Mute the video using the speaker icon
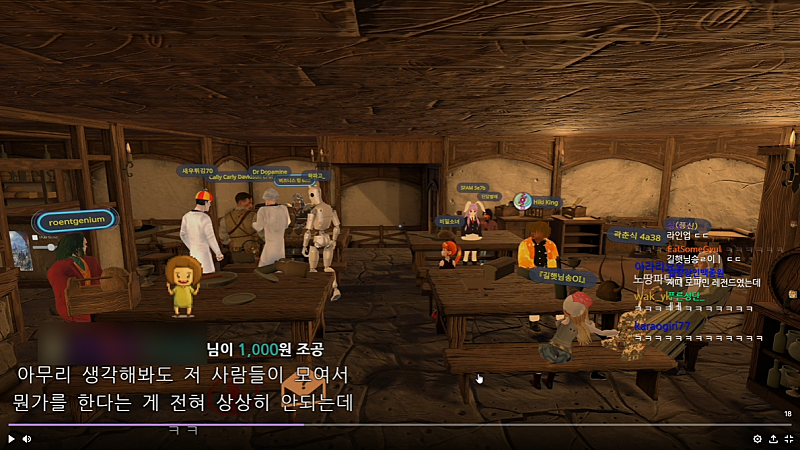The width and height of the screenshot is (800, 450). click(27, 438)
